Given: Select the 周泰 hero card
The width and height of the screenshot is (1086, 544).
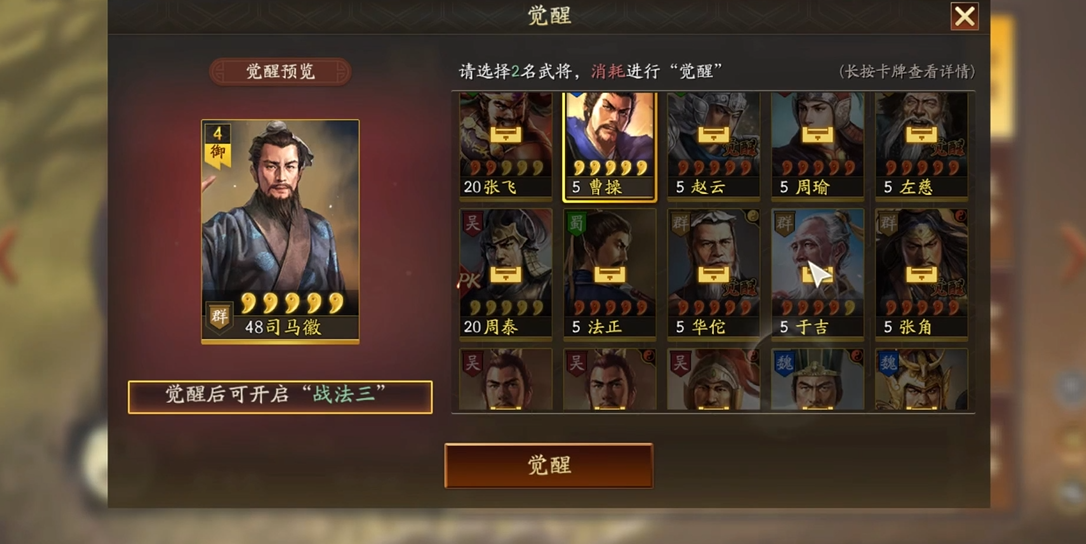Looking at the screenshot, I should (505, 273).
